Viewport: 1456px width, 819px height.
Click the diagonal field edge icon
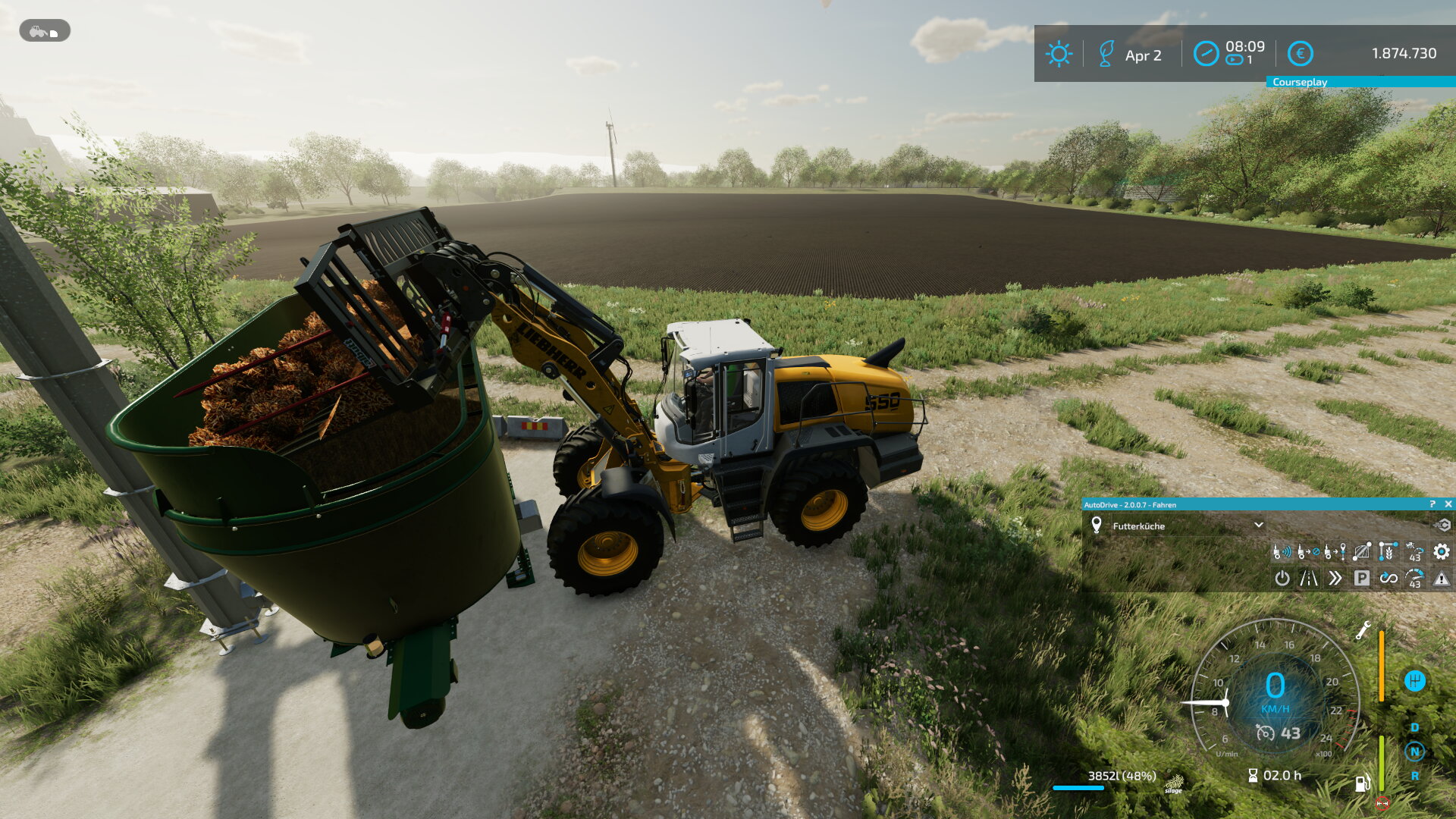coord(1362,551)
